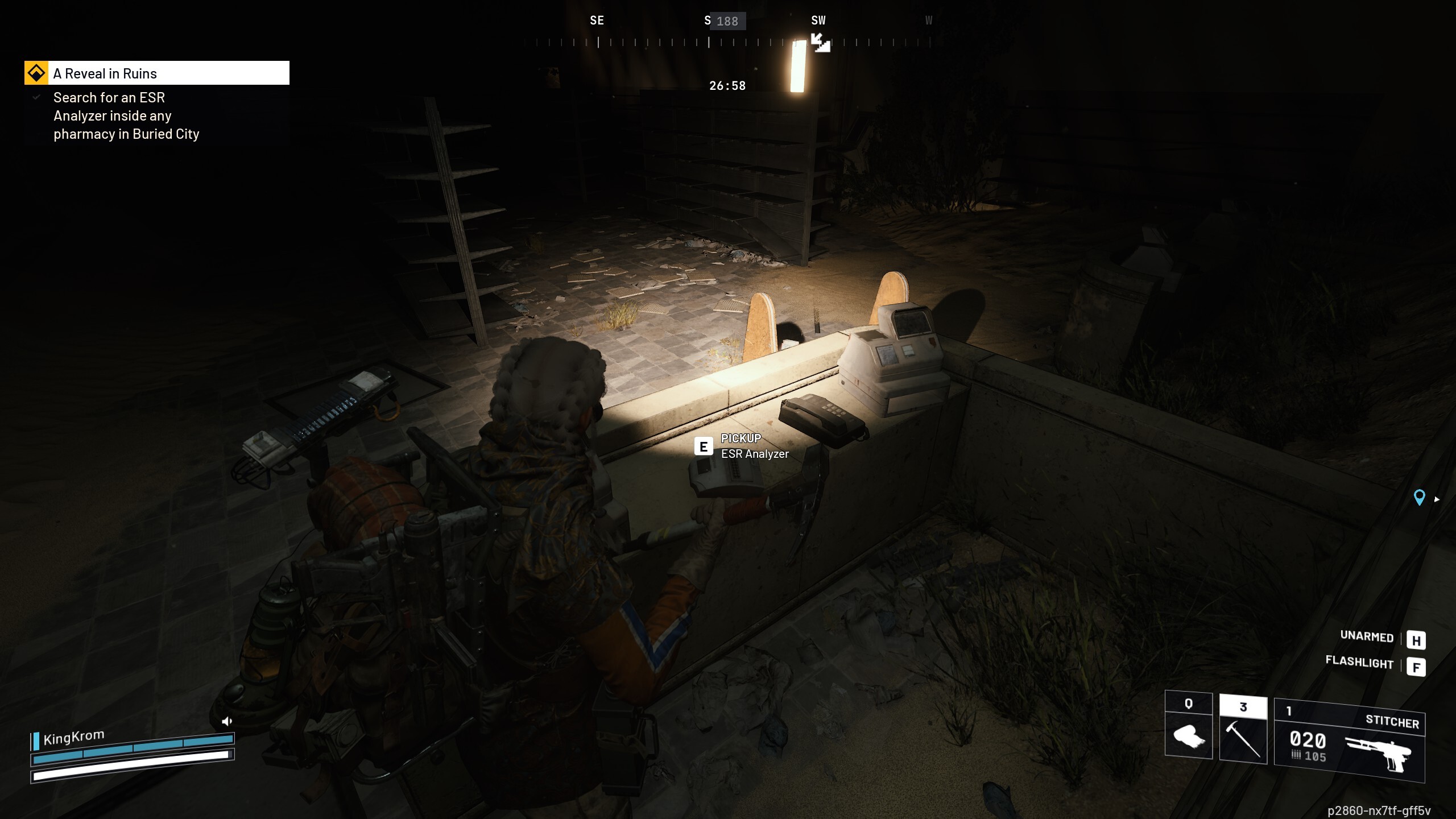Expand the A Reveal in Ruins quest entry
The height and width of the screenshot is (819, 1456).
coord(105,73)
